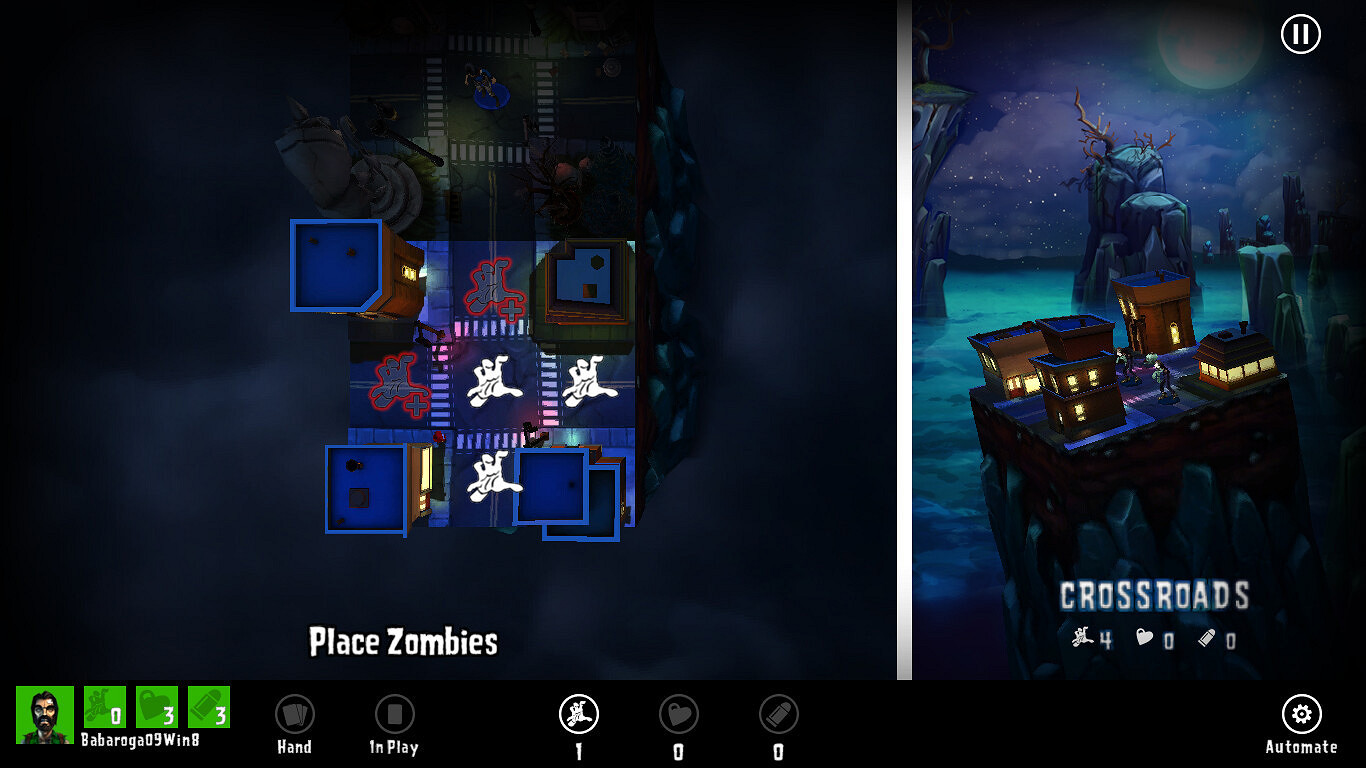Open the Hand cards icon
Screen dimensions: 1366x768
pos(294,714)
